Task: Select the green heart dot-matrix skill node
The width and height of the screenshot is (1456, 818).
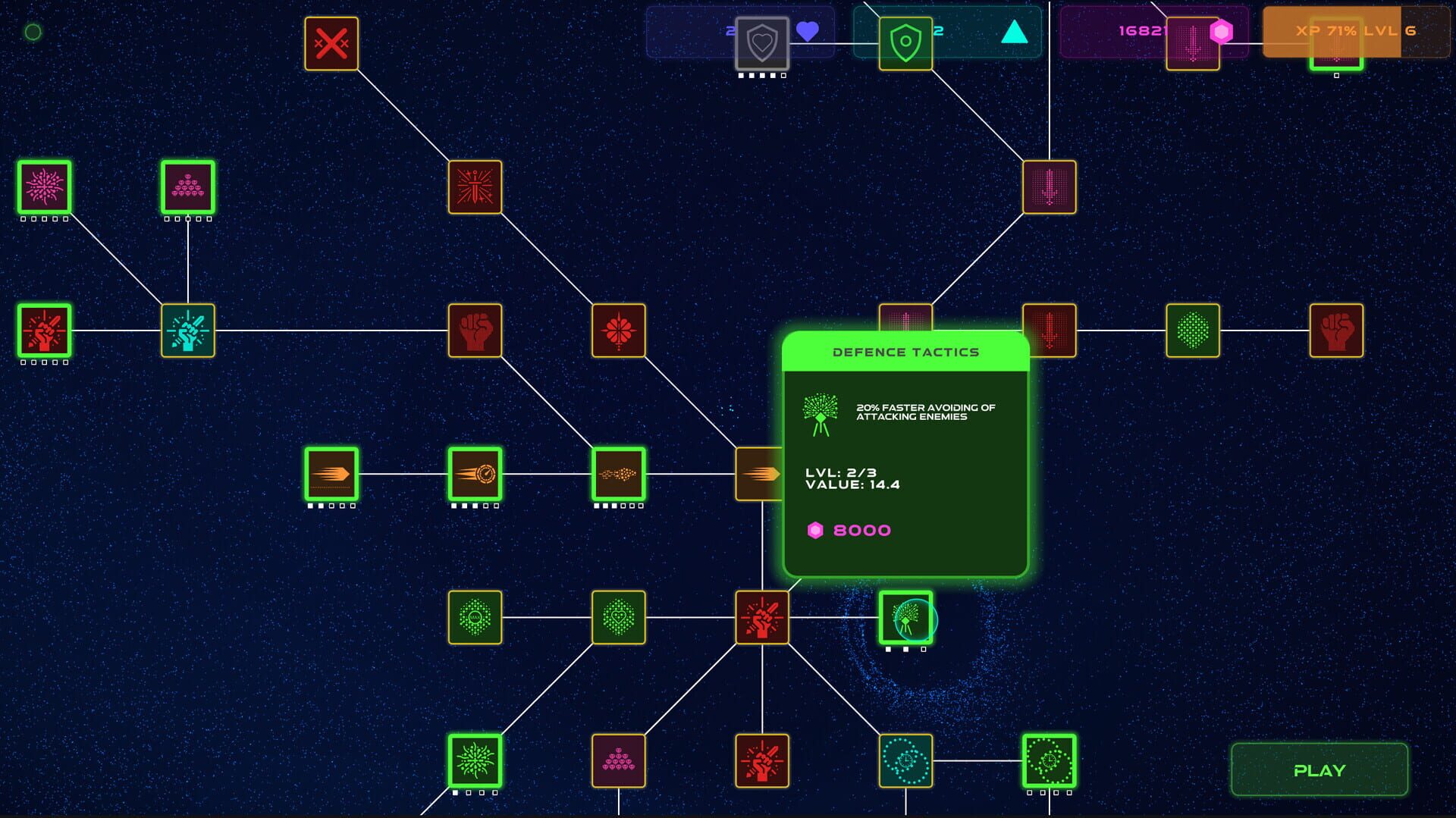Action: (x=617, y=617)
